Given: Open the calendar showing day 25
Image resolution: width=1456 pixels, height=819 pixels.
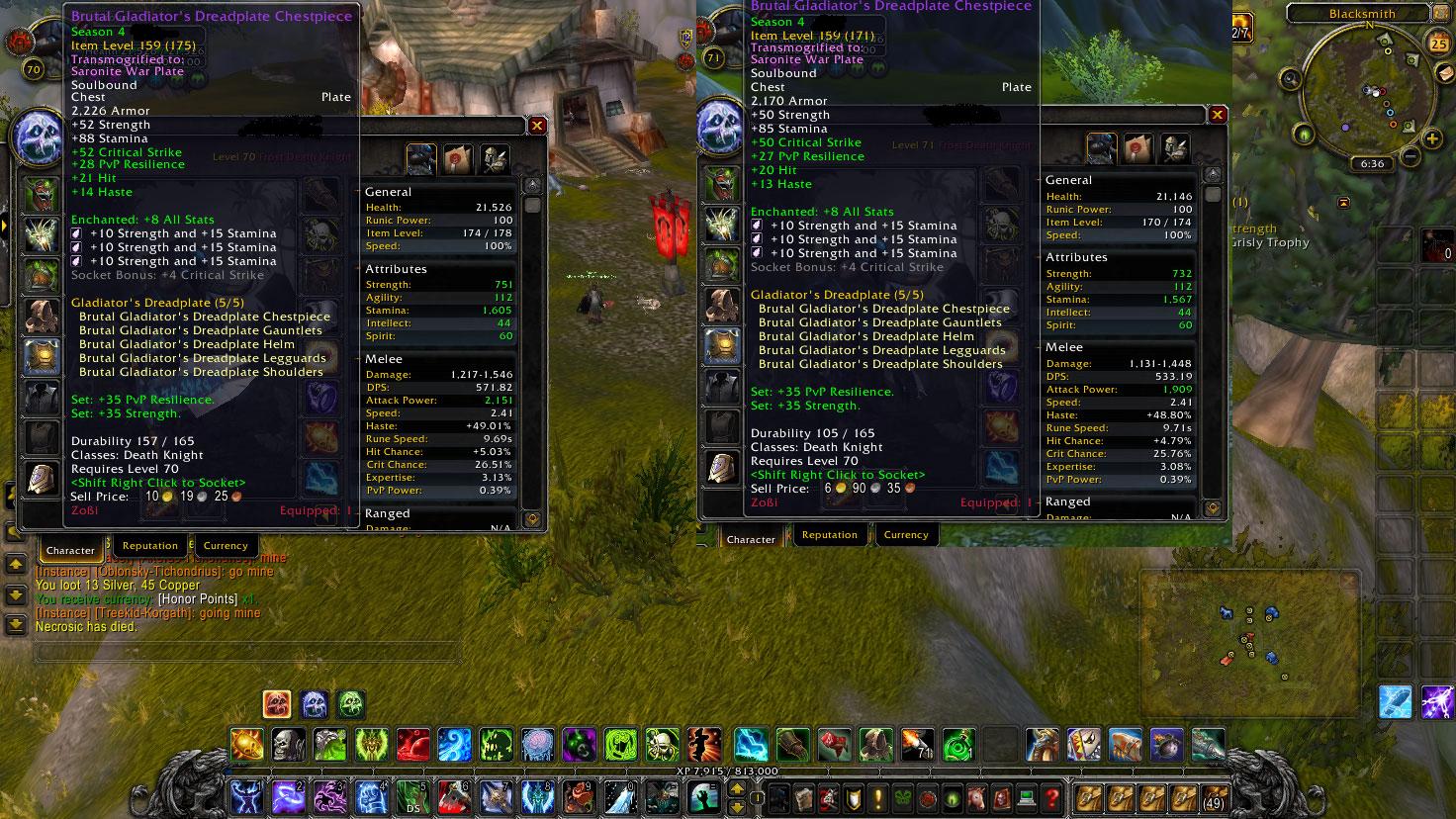Looking at the screenshot, I should (1438, 44).
